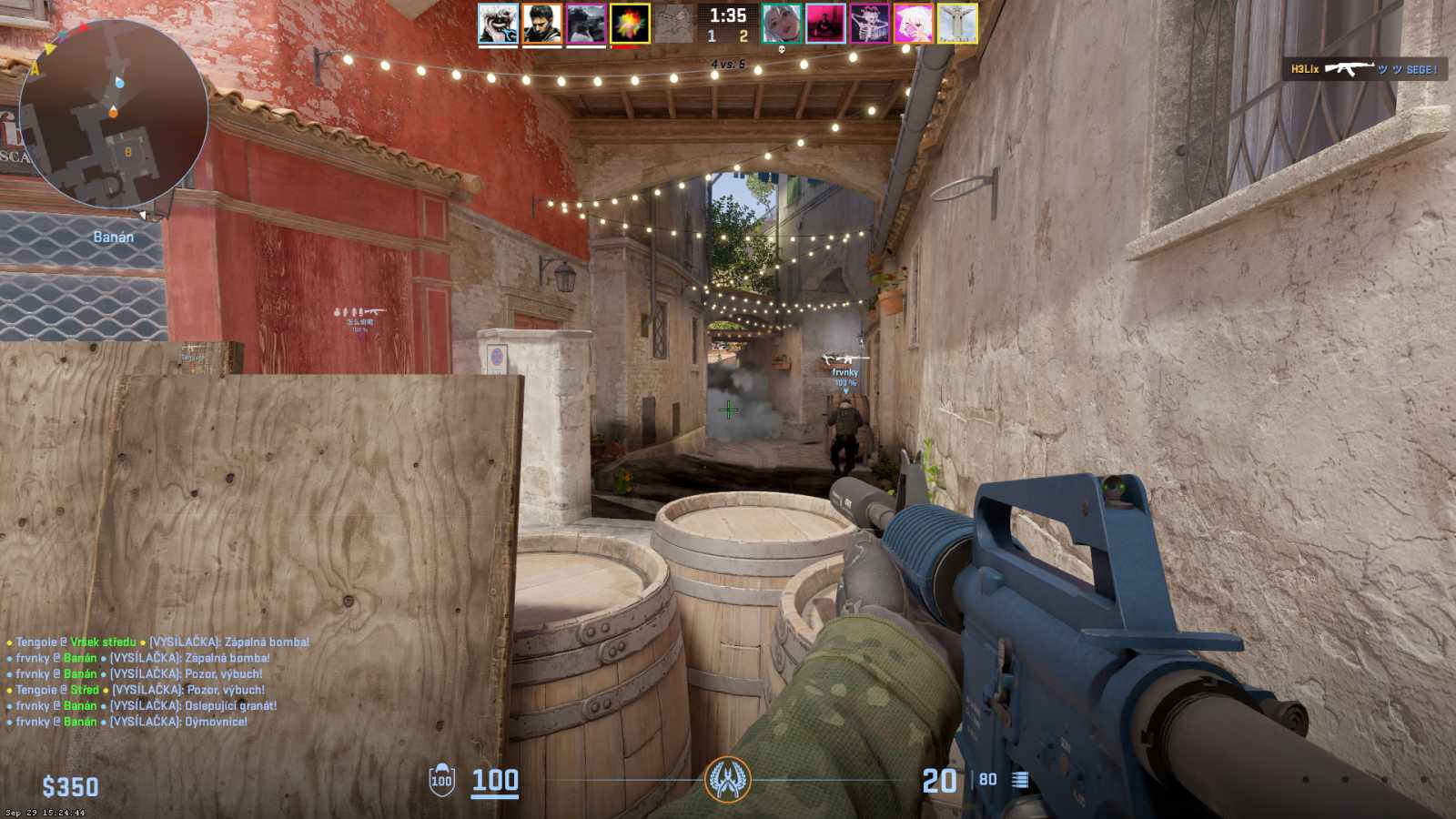This screenshot has width=1456, height=819.
Task: Click the teardrop teammate icon on the minimap
Action: (119, 83)
